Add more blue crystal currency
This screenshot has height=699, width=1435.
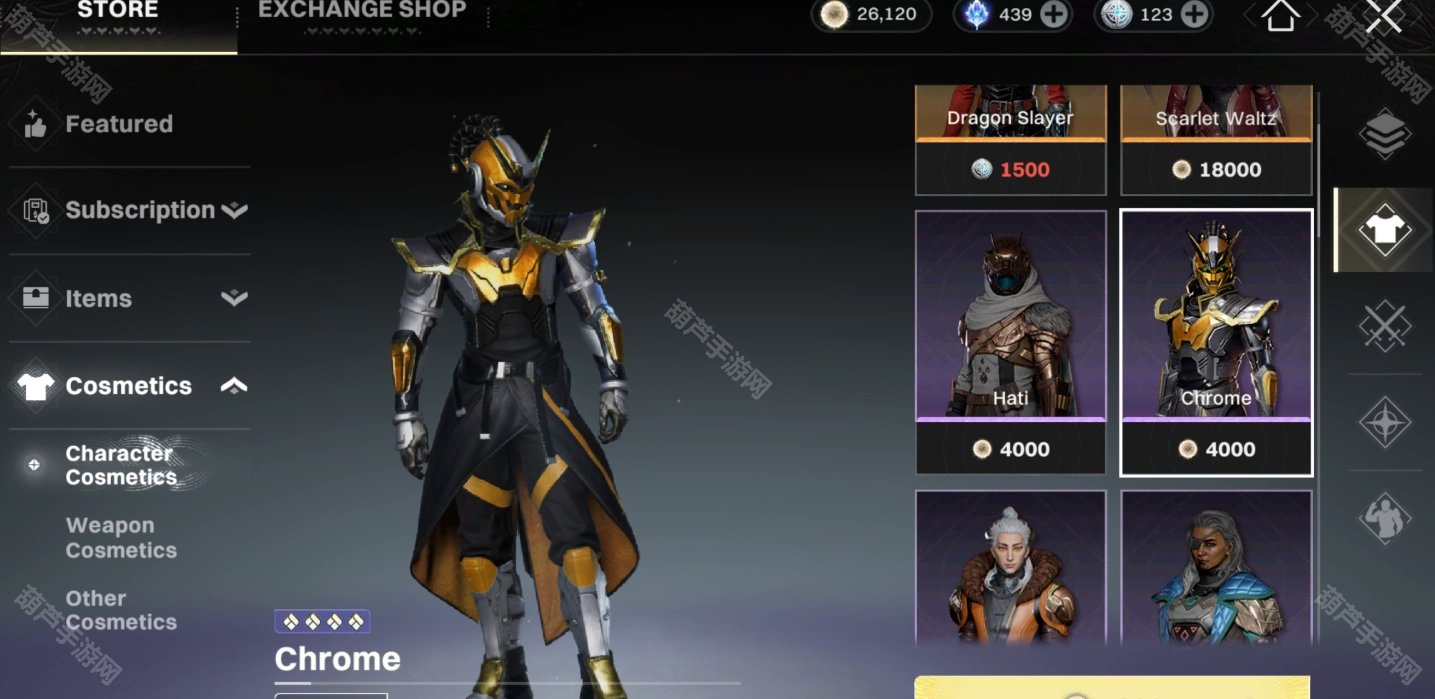coord(1053,14)
